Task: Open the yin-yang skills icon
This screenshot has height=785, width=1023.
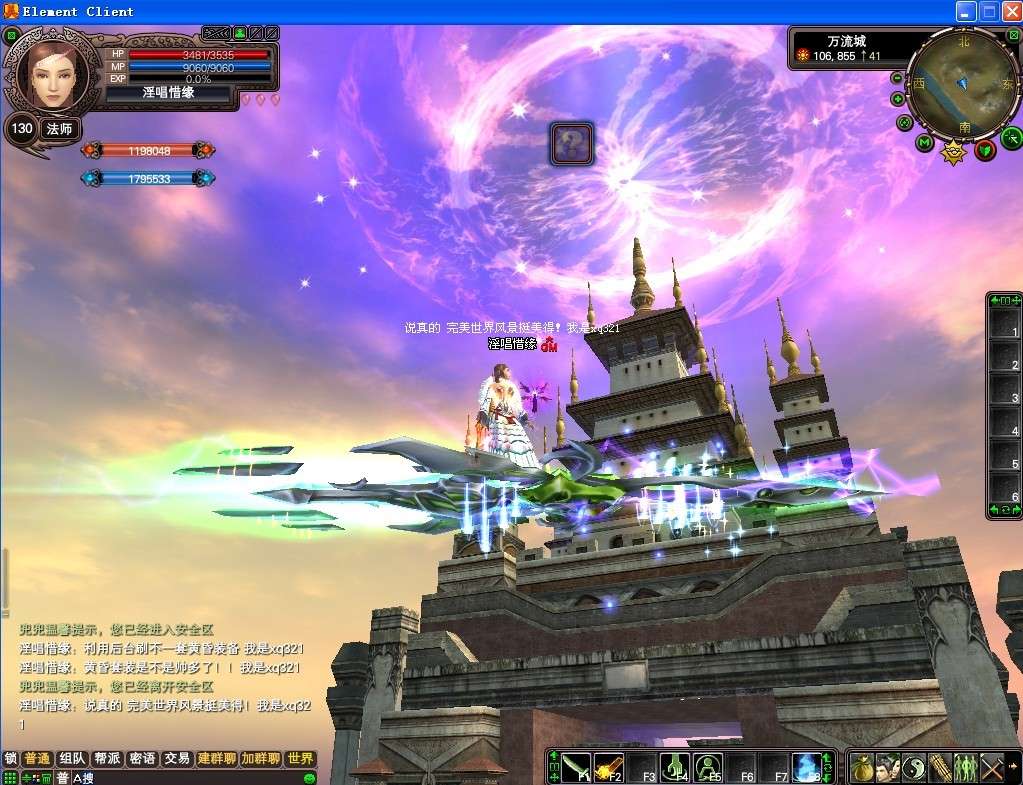Action: pyautogui.click(x=914, y=768)
